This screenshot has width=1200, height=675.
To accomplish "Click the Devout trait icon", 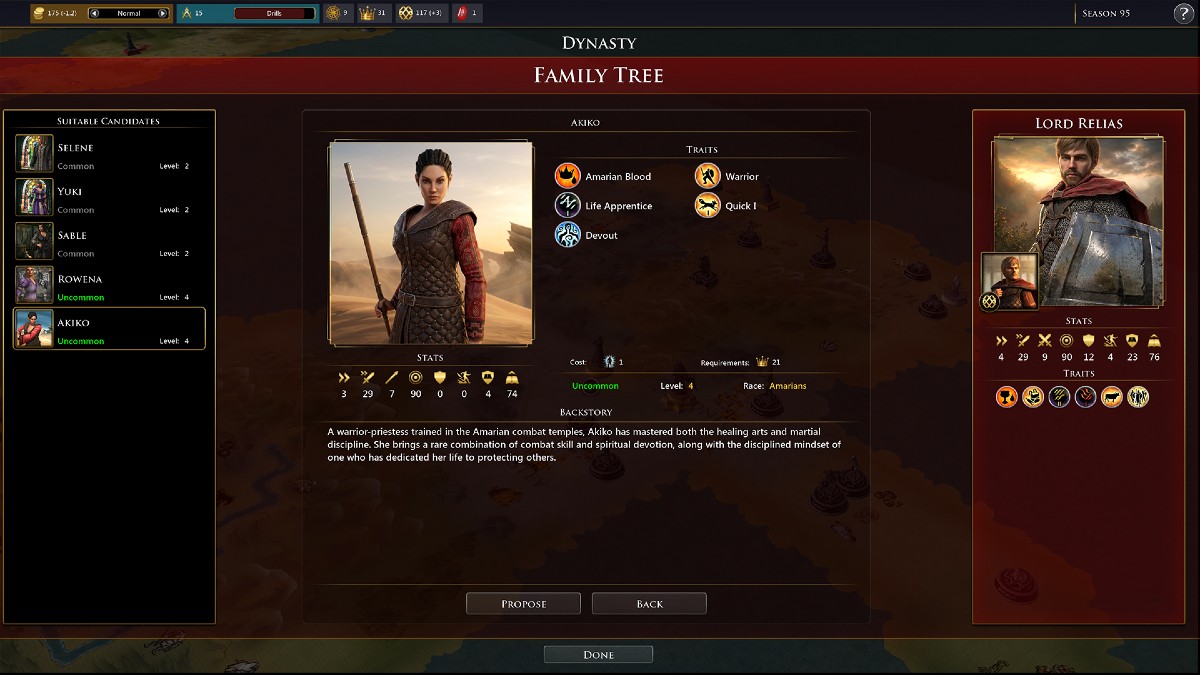I will (568, 235).
